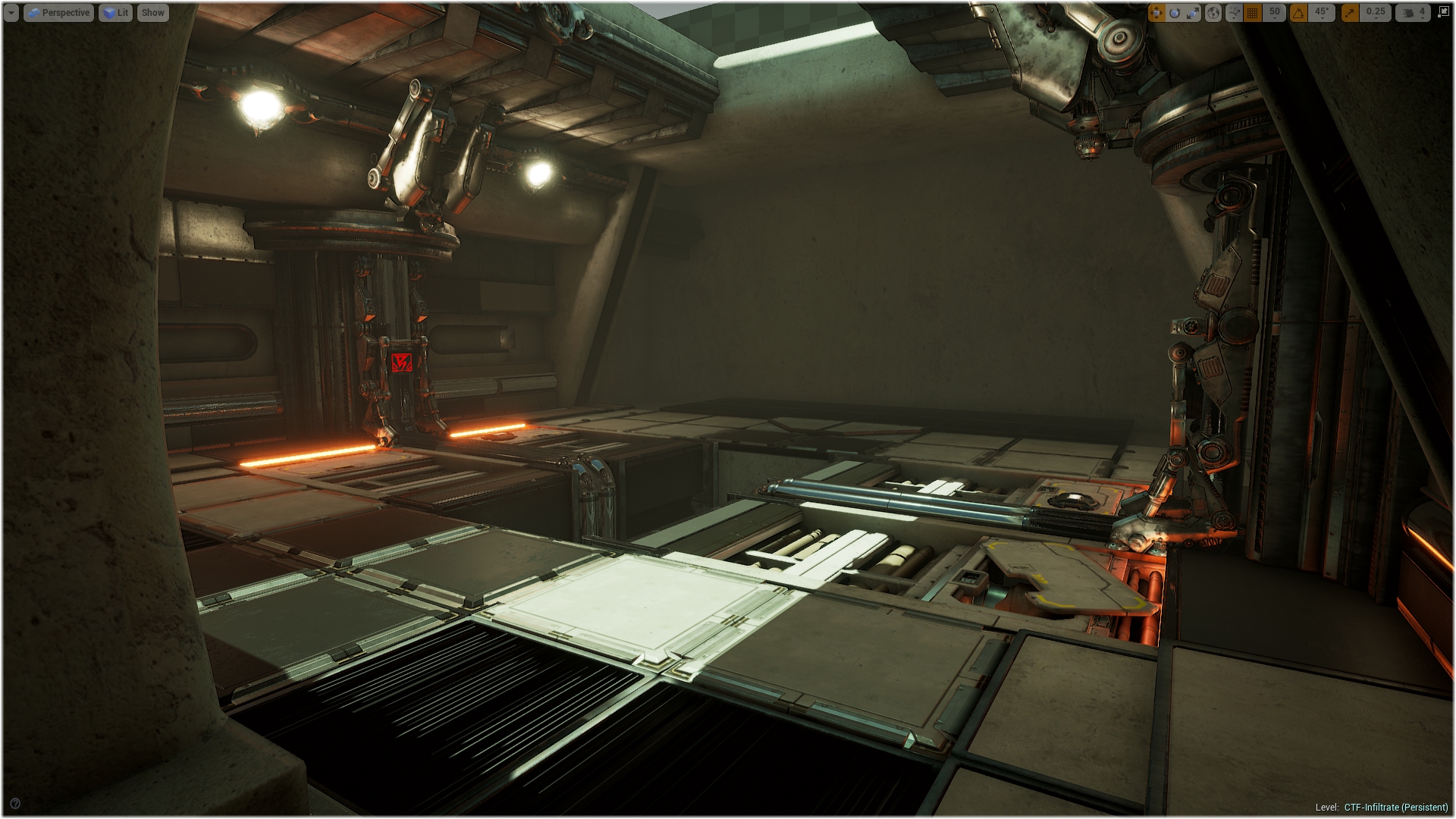Viewport: 1456px width, 819px height.
Task: Toggle scale snapping
Action: click(1351, 13)
